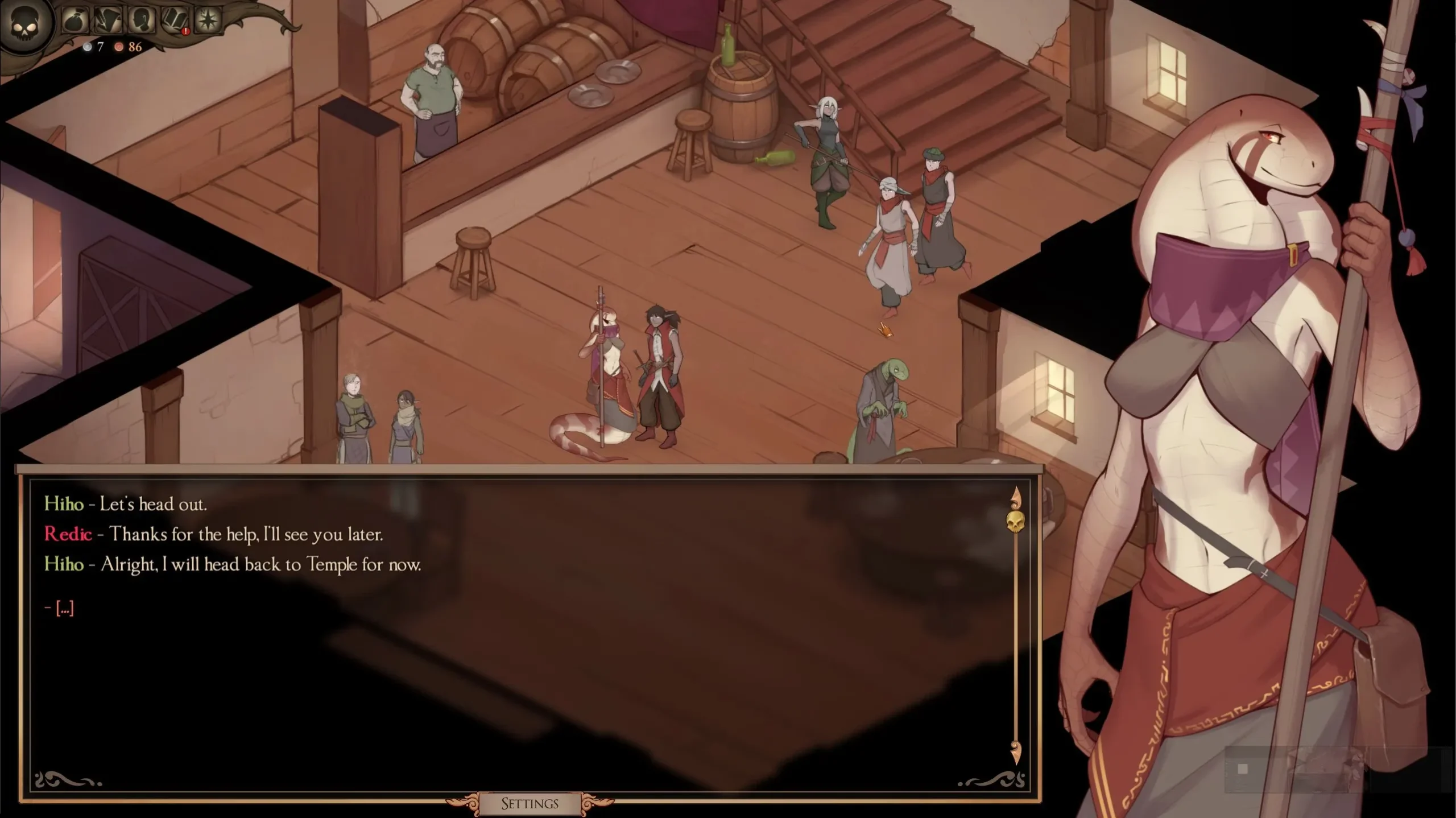Open the Settings button below dialogue box
The image size is (1456, 818).
(530, 803)
